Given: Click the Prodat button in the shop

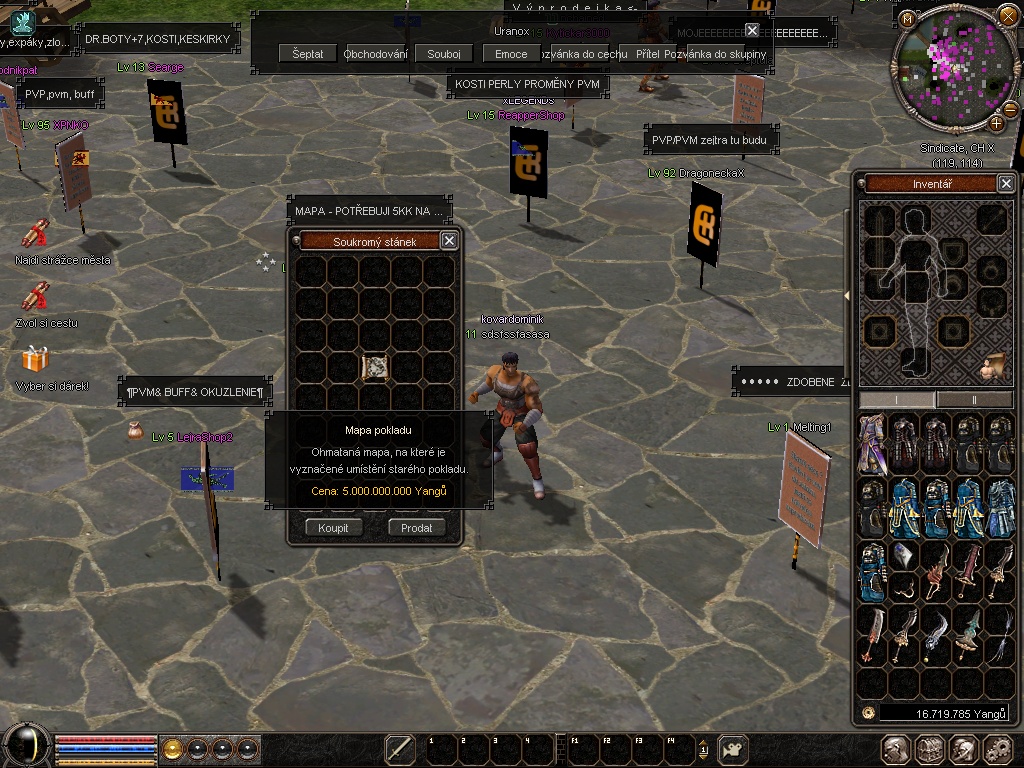Looking at the screenshot, I should click(417, 528).
